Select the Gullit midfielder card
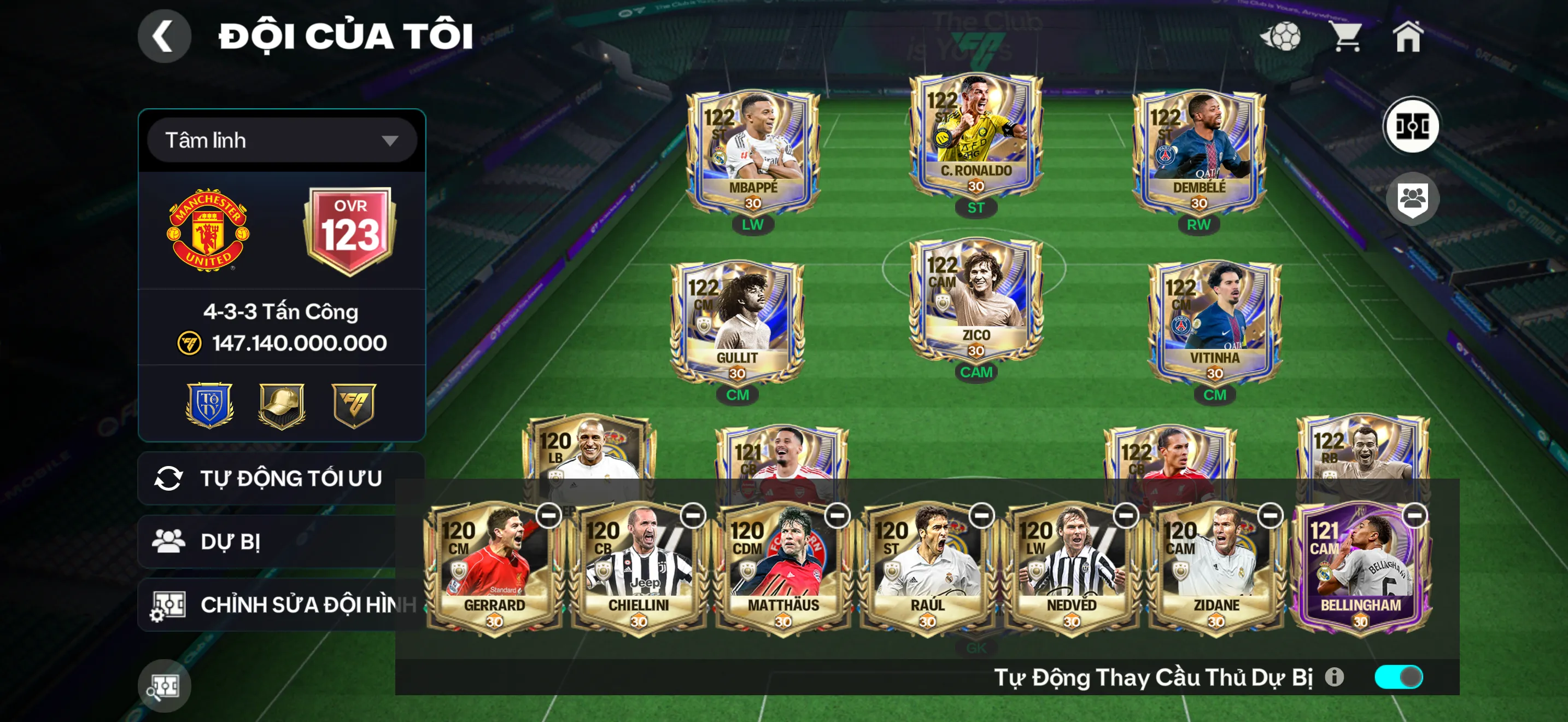The width and height of the screenshot is (1568, 722). click(x=737, y=323)
